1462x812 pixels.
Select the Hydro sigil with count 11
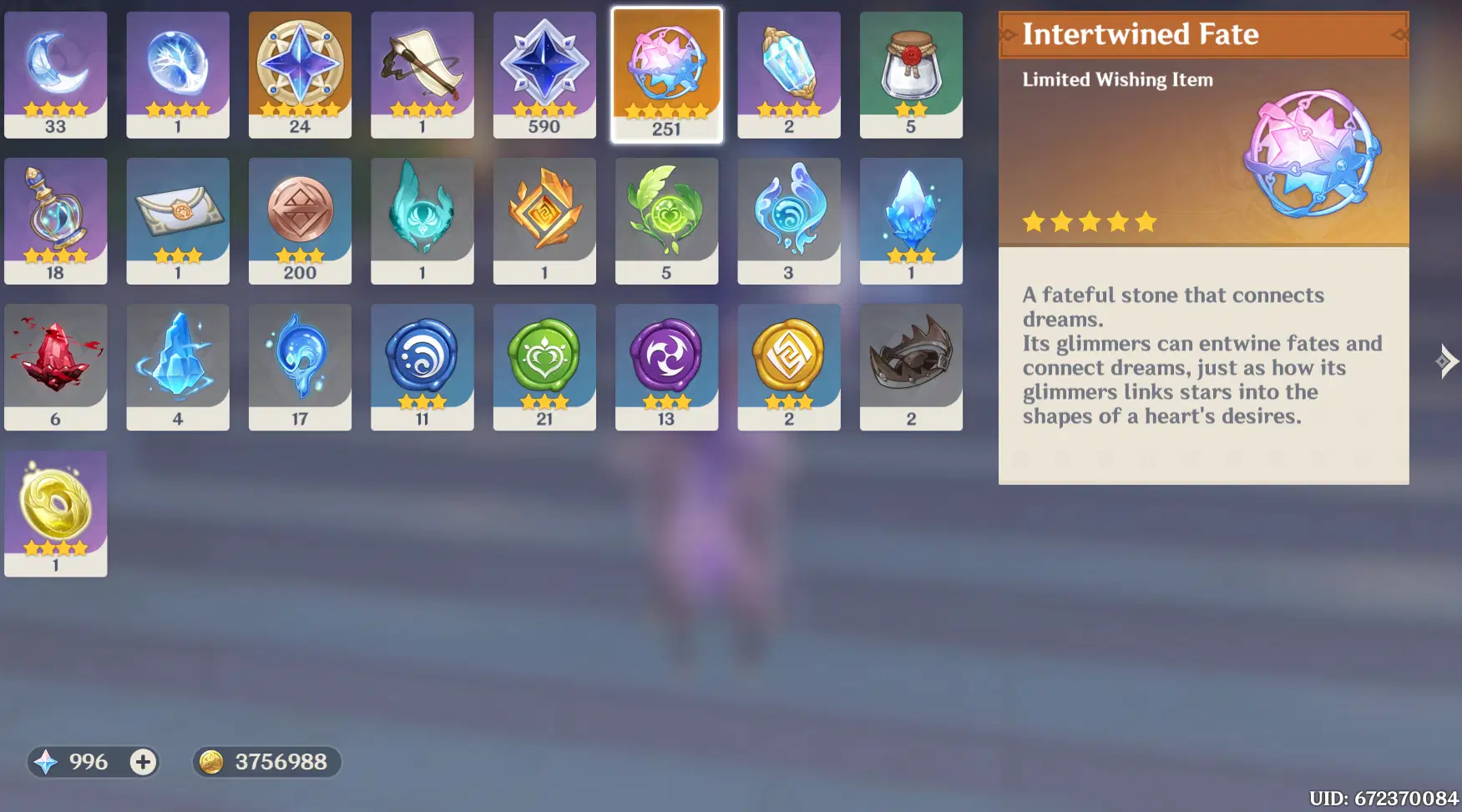[422, 365]
